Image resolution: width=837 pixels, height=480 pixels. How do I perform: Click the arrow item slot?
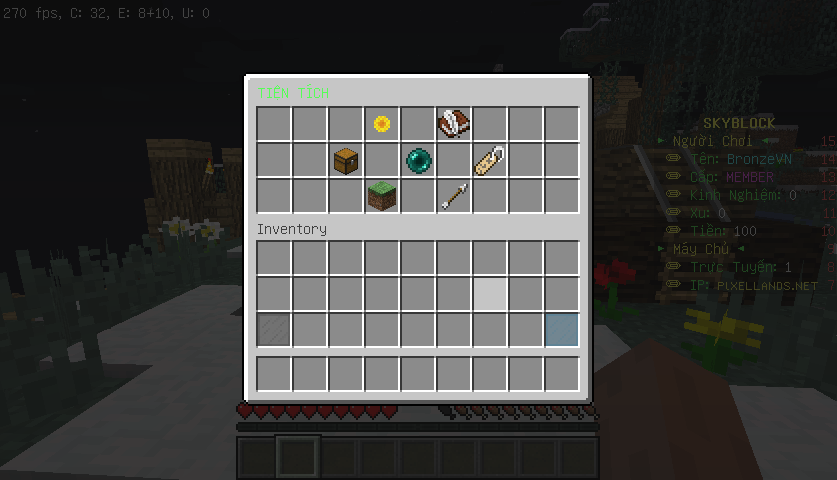pos(454,196)
